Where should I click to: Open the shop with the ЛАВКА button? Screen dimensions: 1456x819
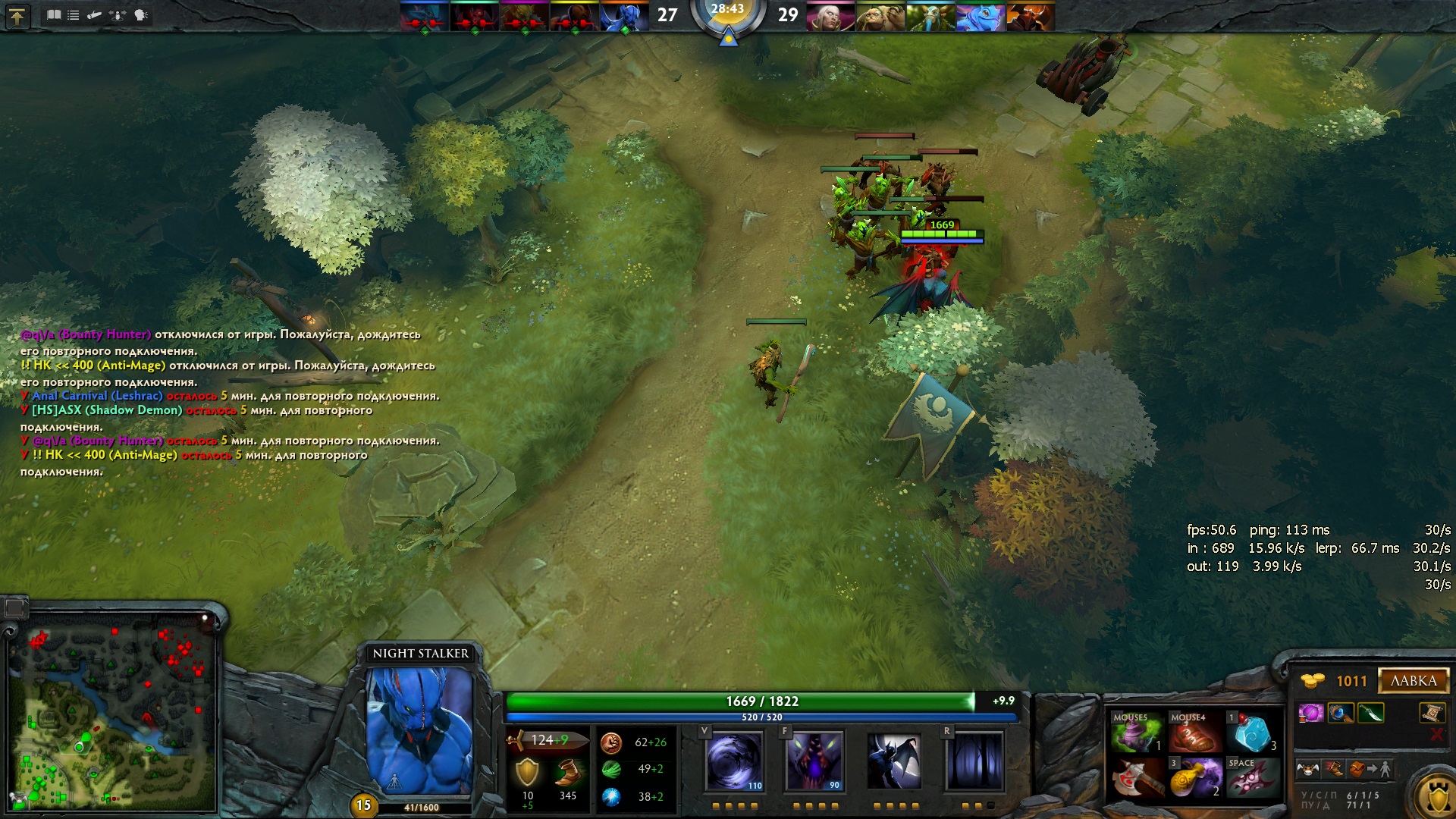pos(1414,681)
